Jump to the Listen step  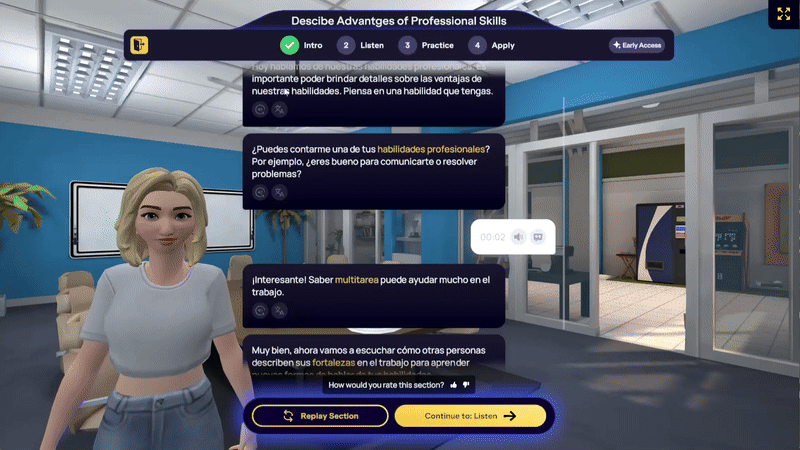tap(361, 45)
